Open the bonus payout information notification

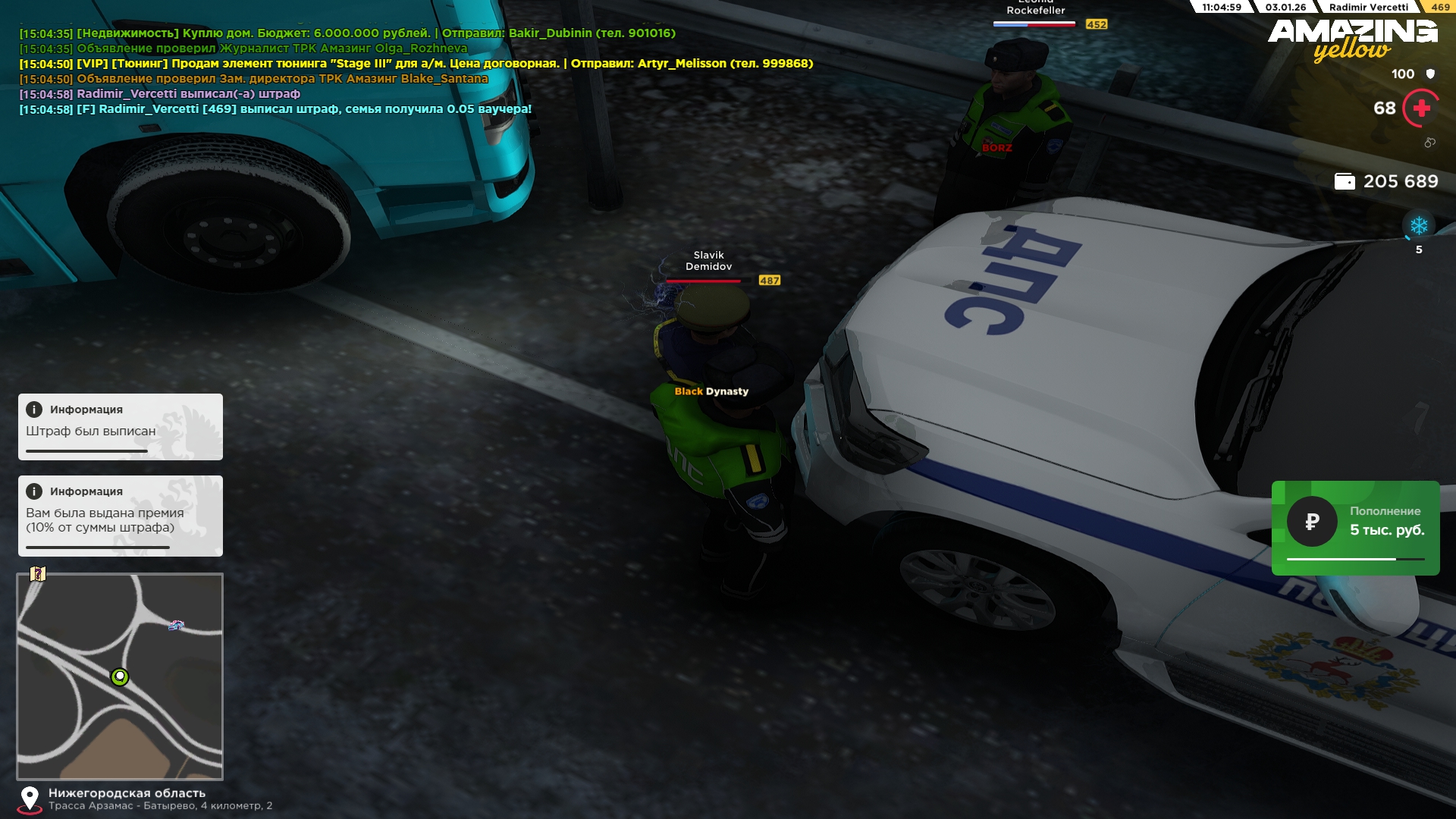click(121, 516)
